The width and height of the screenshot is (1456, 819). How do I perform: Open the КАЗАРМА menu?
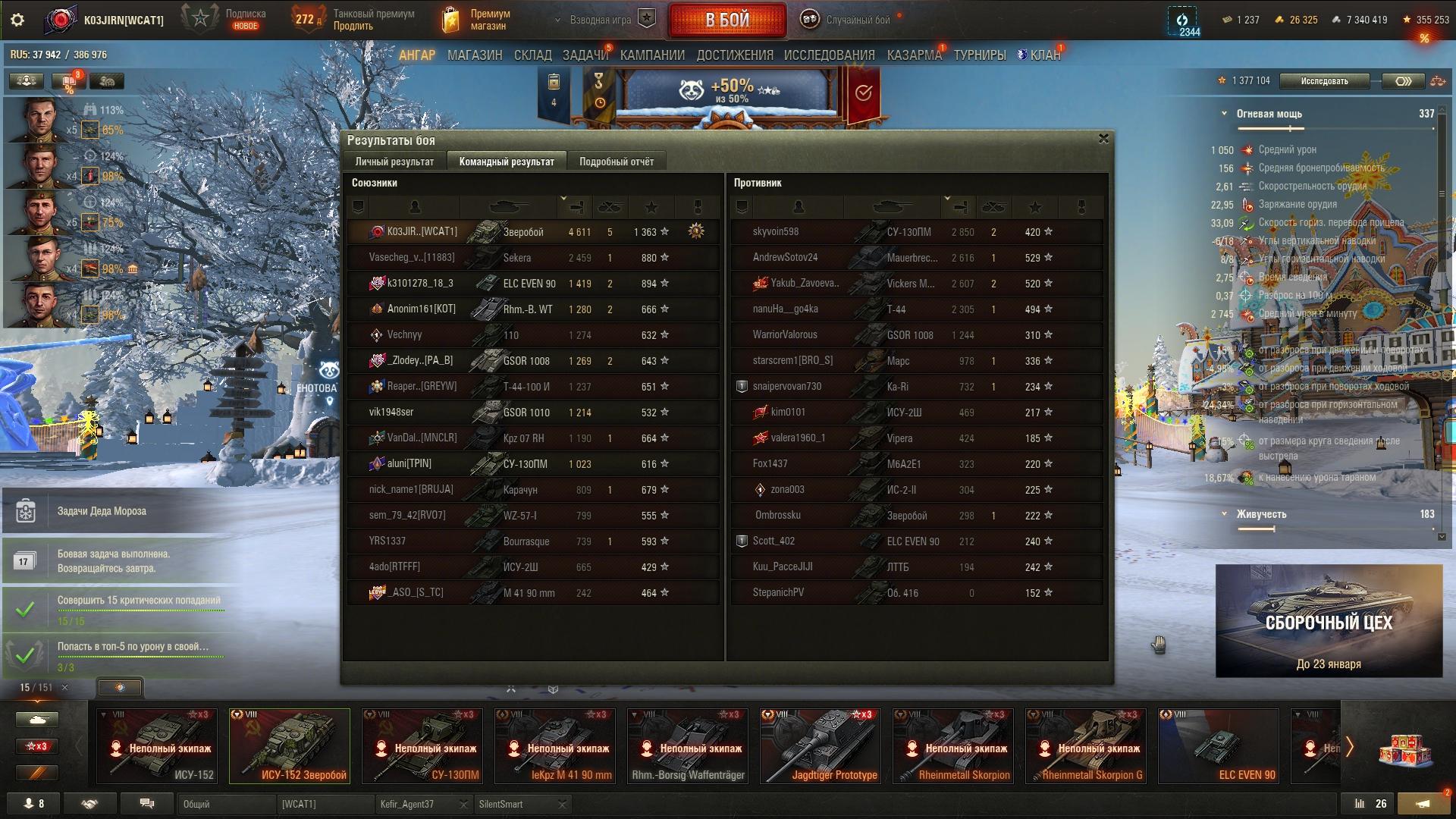[x=914, y=55]
